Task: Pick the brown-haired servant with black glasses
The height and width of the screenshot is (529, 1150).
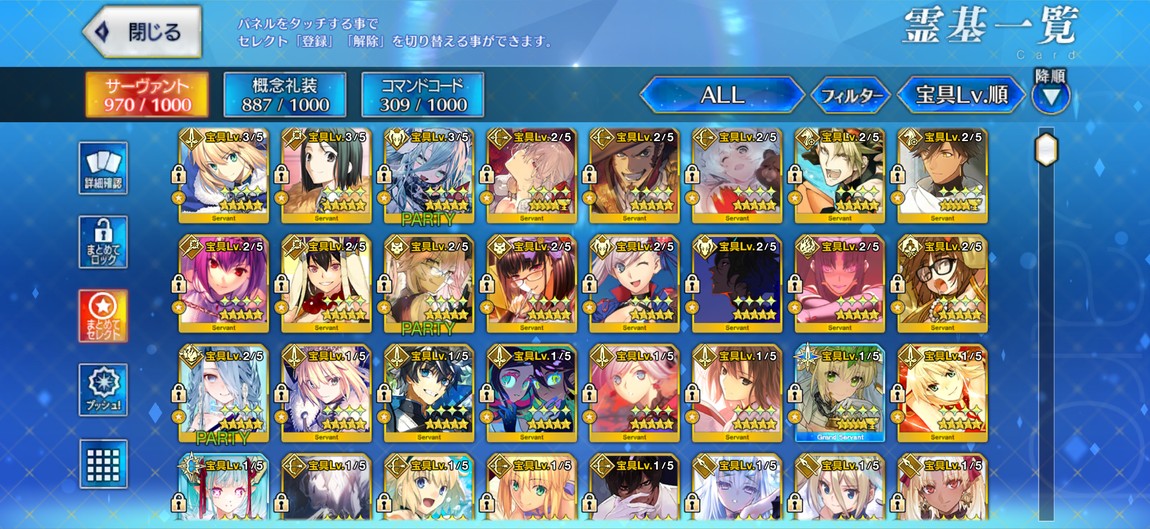Action: (x=941, y=283)
